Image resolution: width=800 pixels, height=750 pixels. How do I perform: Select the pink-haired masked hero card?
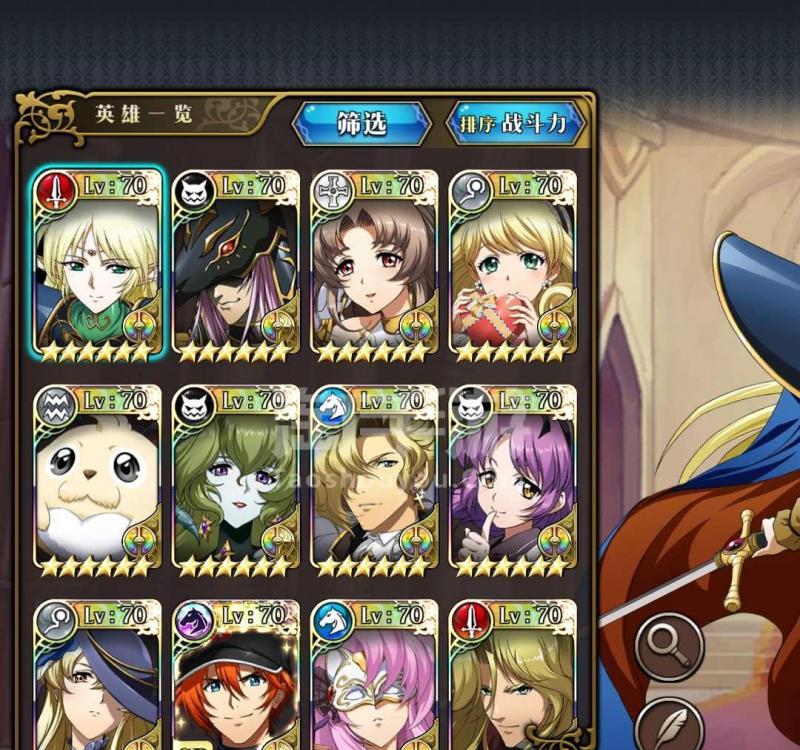pyautogui.click(x=374, y=680)
